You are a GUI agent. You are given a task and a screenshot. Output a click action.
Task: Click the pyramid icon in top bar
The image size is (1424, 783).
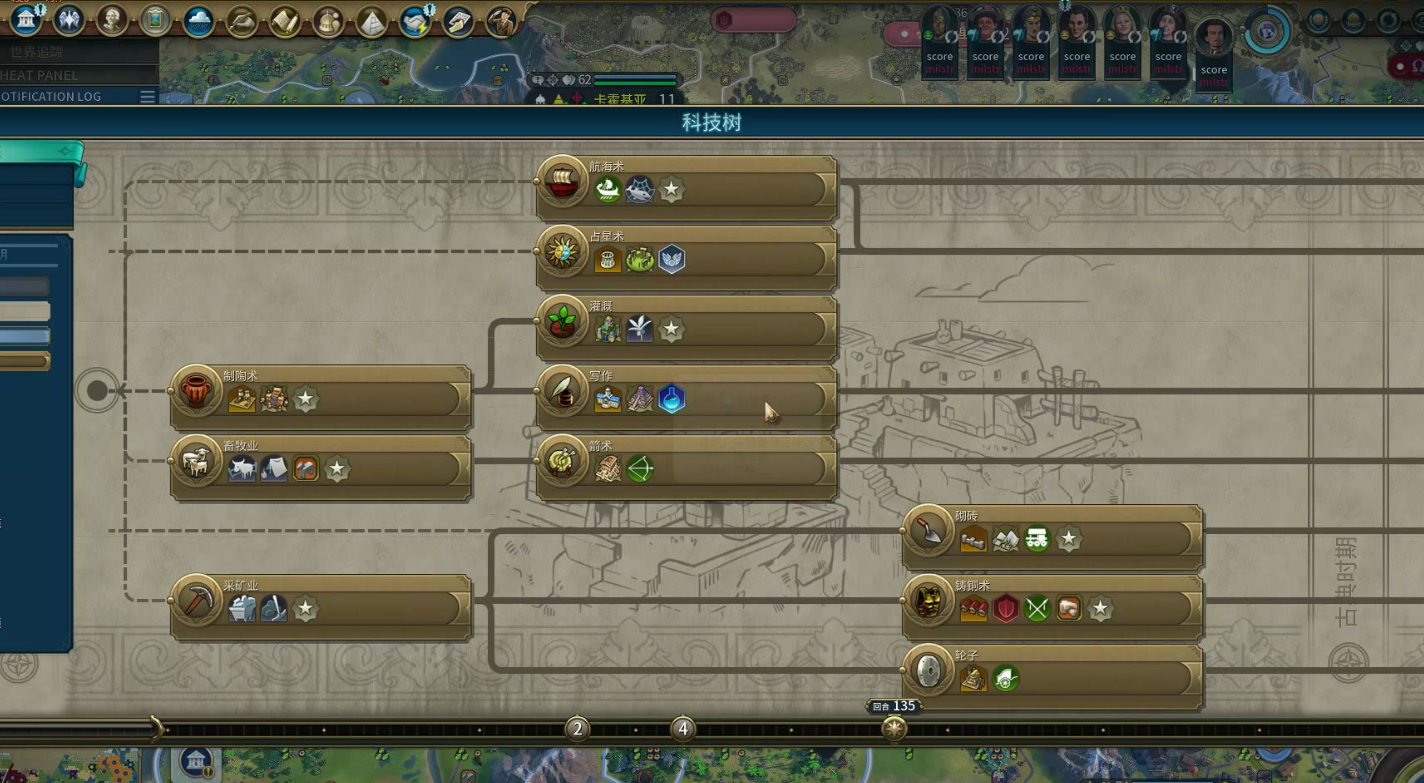coord(372,21)
